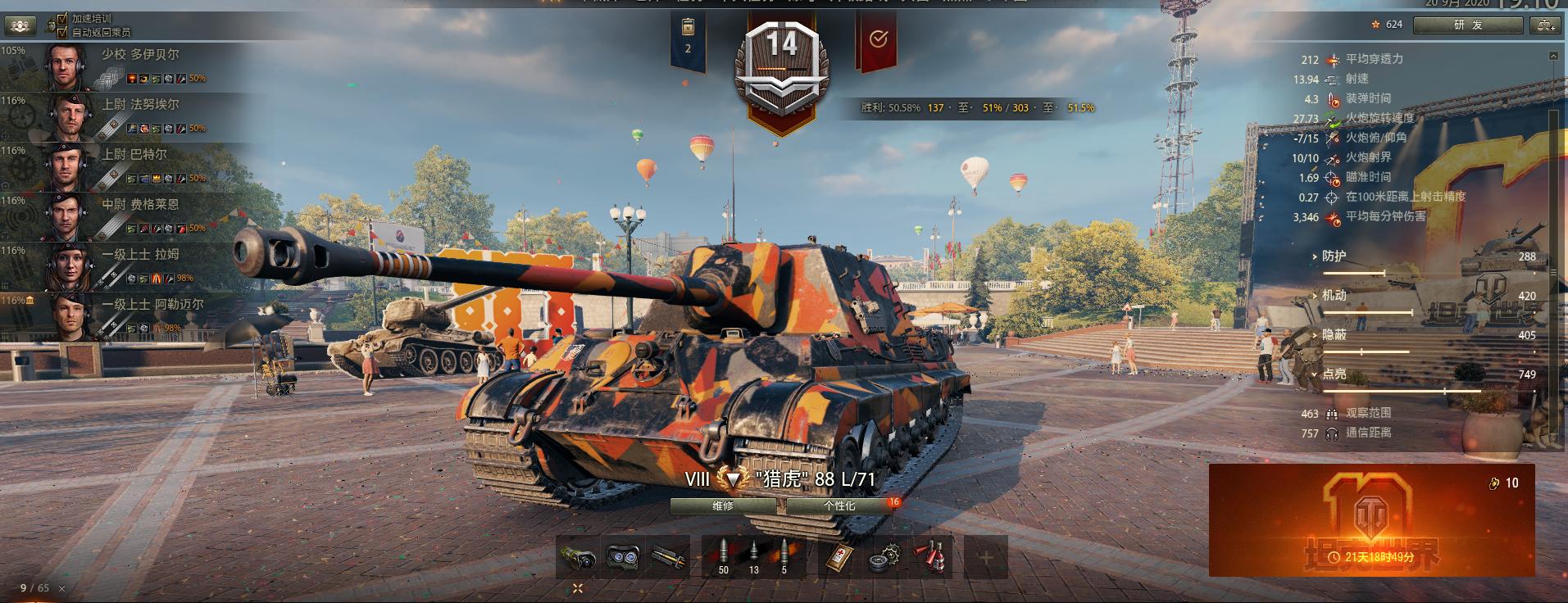This screenshot has height=603, width=1568.
Task: Select crew member 少校 多伊贝尔
Action: [123, 66]
